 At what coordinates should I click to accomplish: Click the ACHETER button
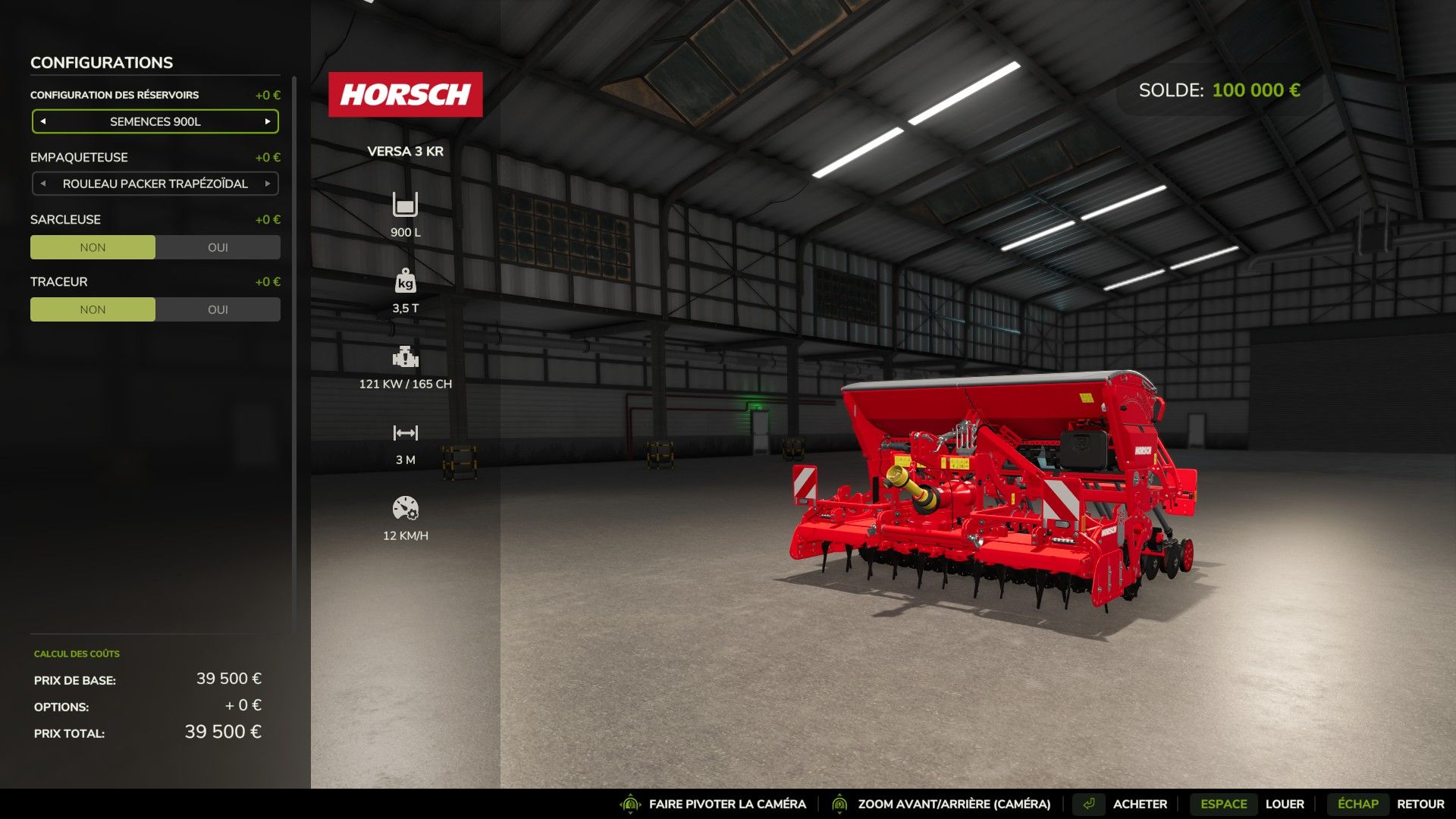(1139, 803)
